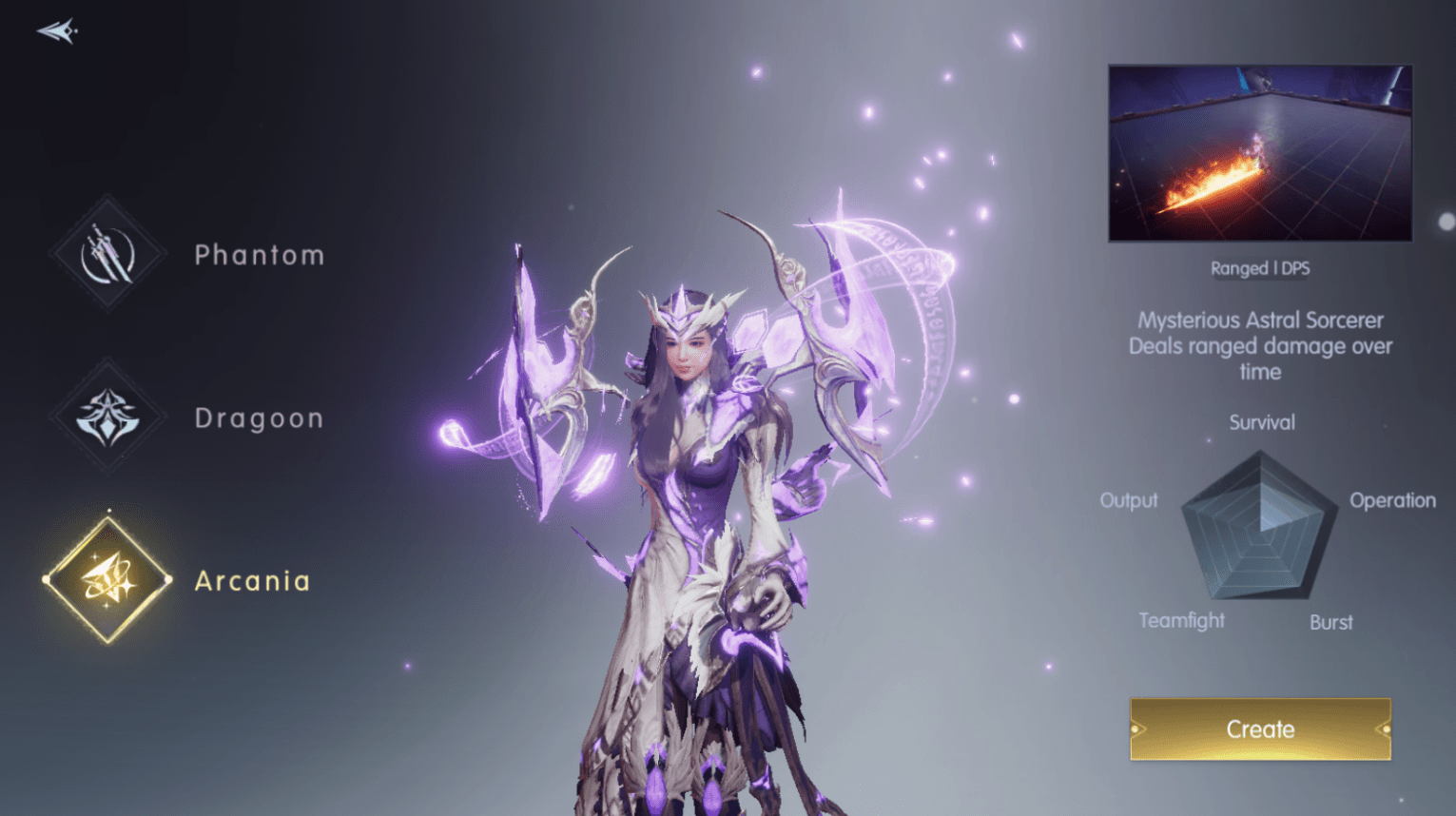
Task: Open the class preview video thumbnail
Action: (x=1260, y=153)
